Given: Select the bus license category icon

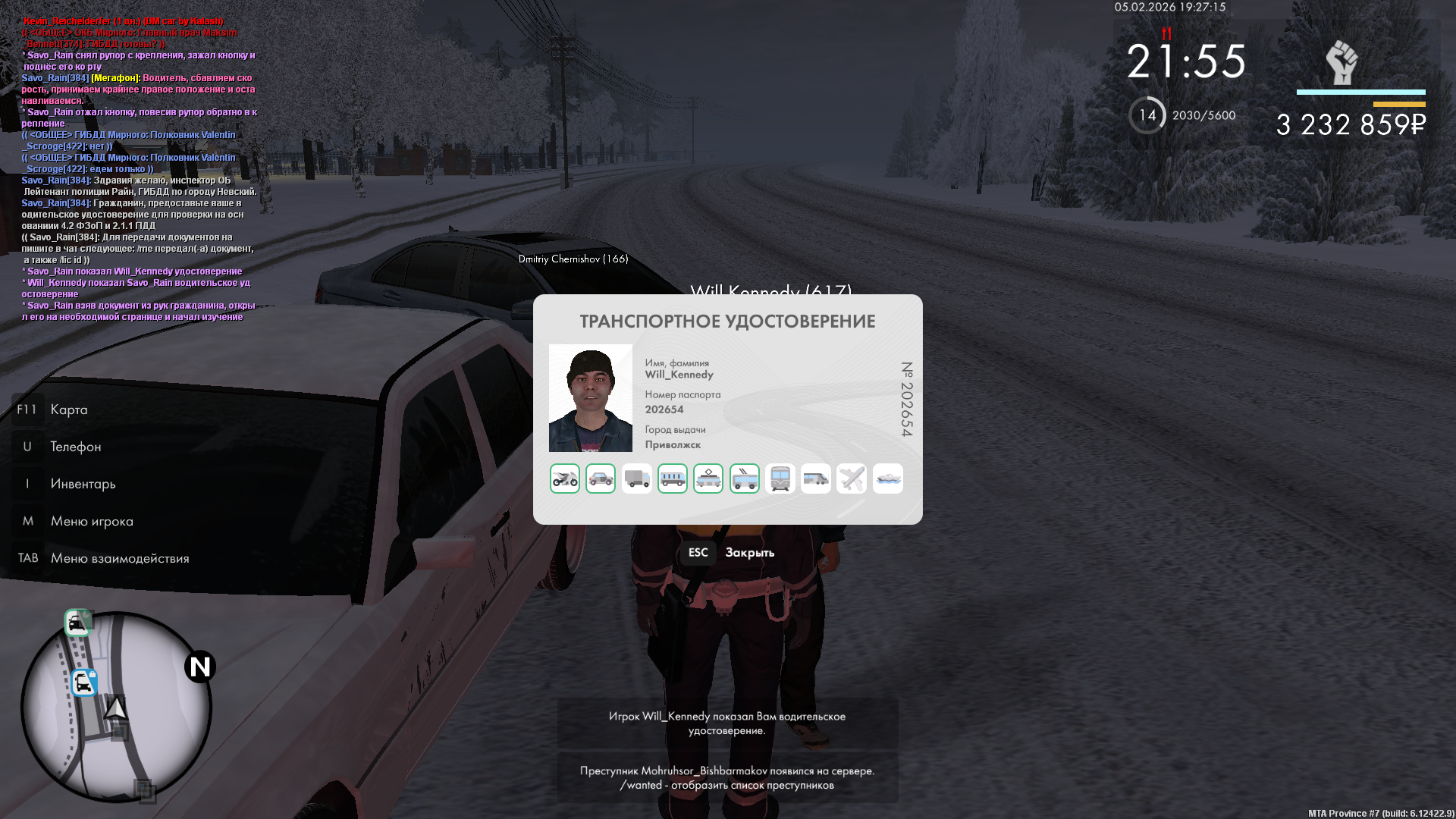Looking at the screenshot, I should (673, 479).
